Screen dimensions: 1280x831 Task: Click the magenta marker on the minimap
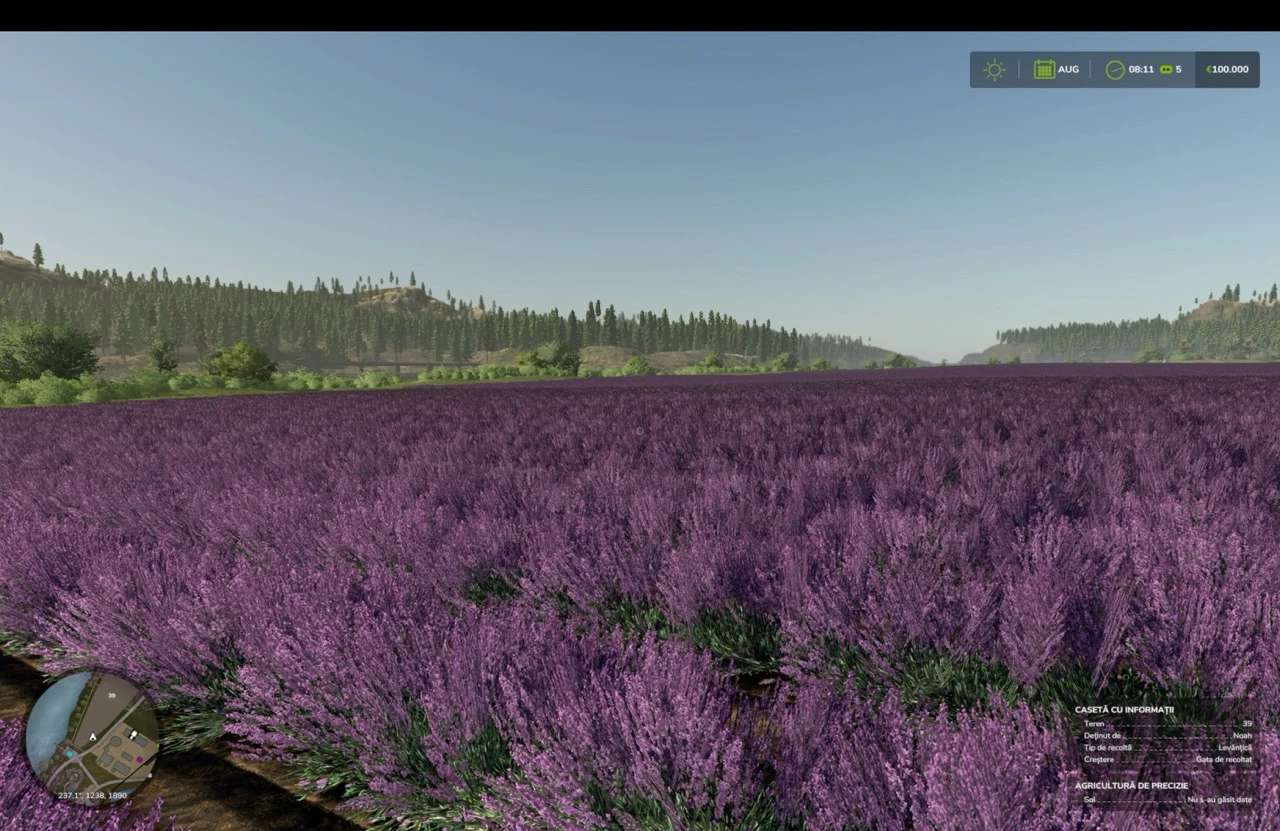pos(140,758)
